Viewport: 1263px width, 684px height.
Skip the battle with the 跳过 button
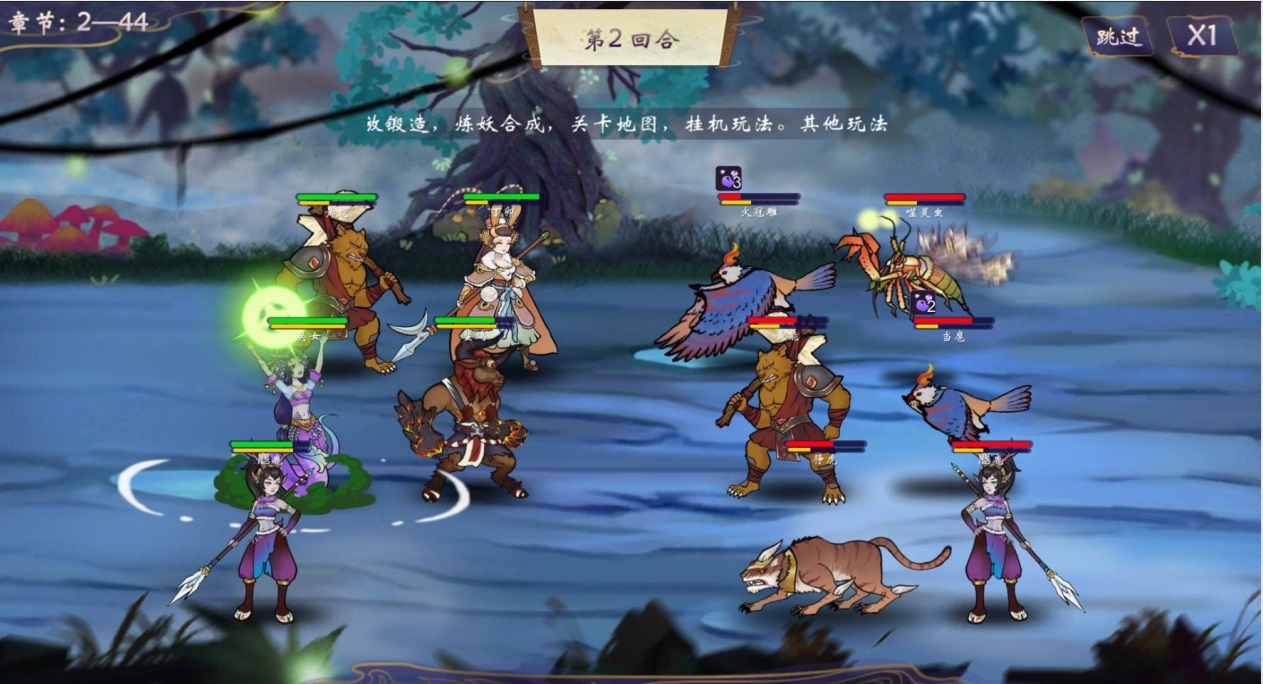[x=1117, y=37]
